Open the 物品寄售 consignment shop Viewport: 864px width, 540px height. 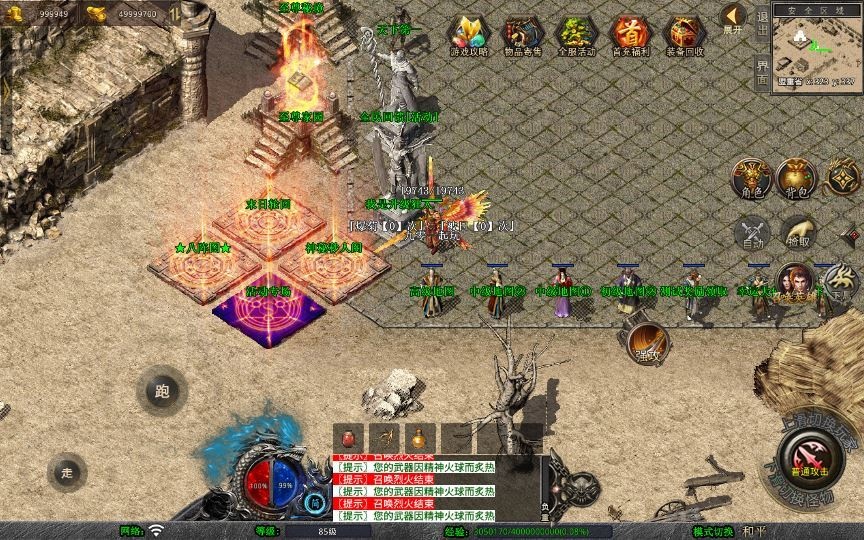(521, 36)
